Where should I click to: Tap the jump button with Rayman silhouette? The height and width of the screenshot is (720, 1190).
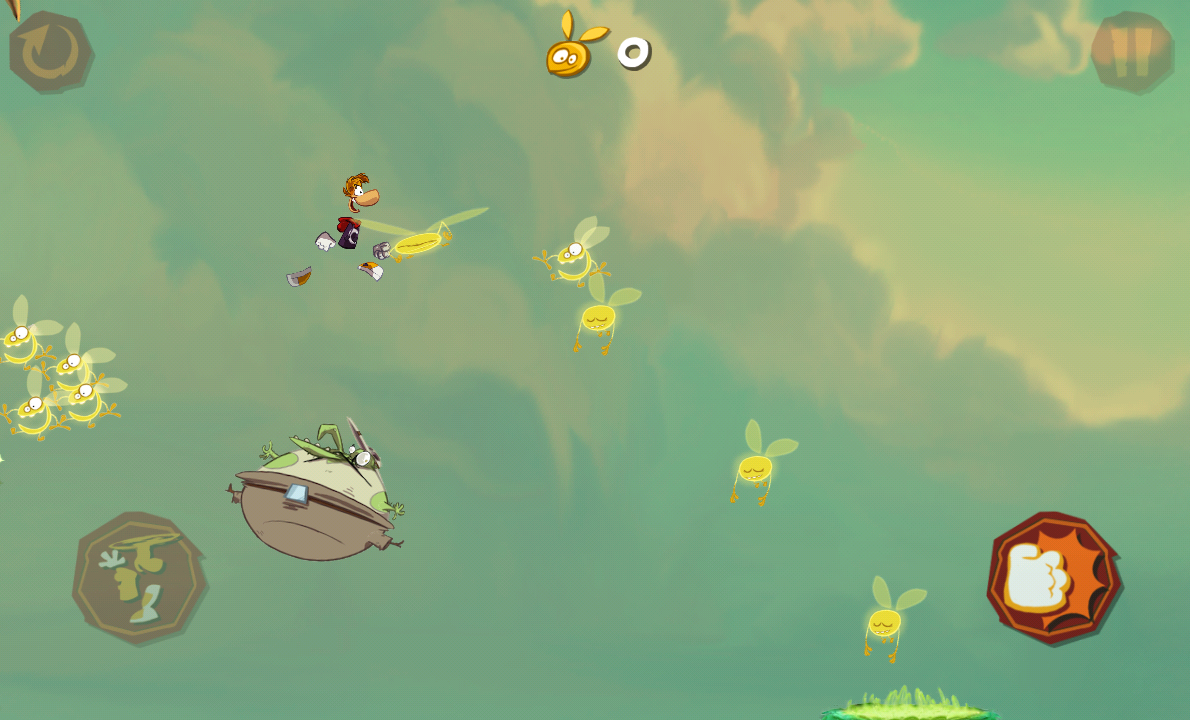(x=138, y=577)
